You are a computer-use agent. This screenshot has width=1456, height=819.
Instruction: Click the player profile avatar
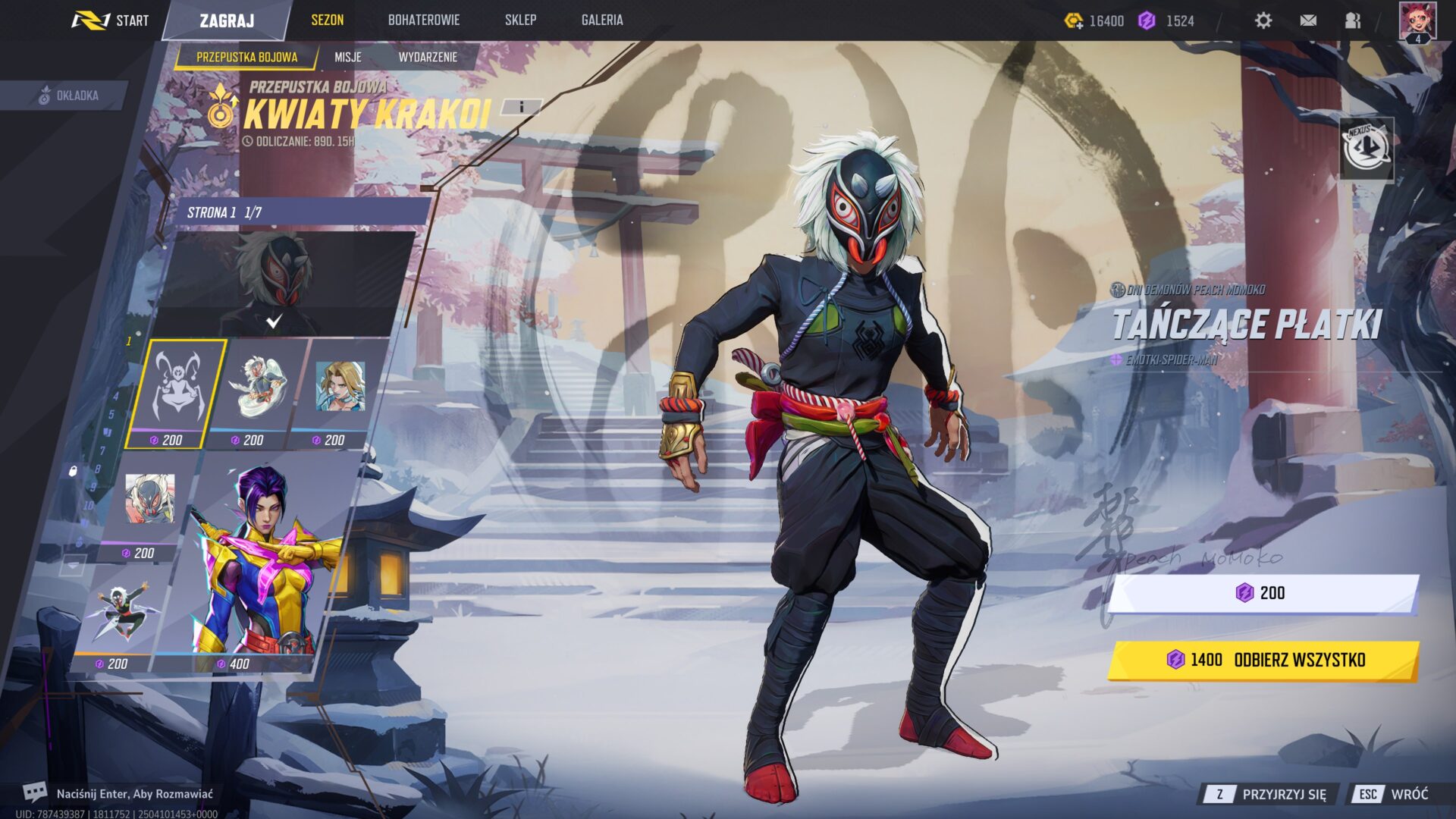point(1417,20)
